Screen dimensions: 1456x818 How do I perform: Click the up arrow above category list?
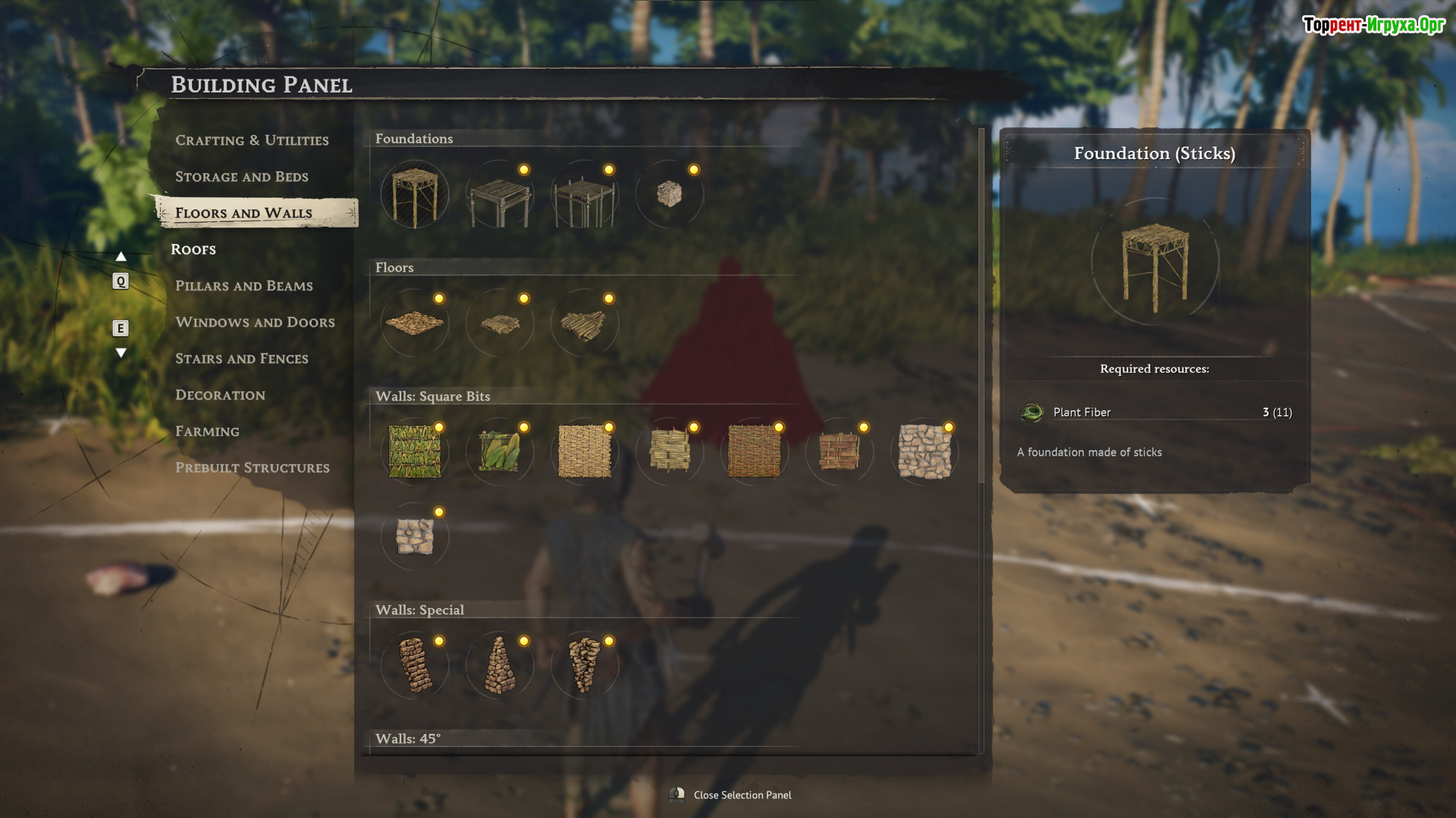click(x=121, y=257)
